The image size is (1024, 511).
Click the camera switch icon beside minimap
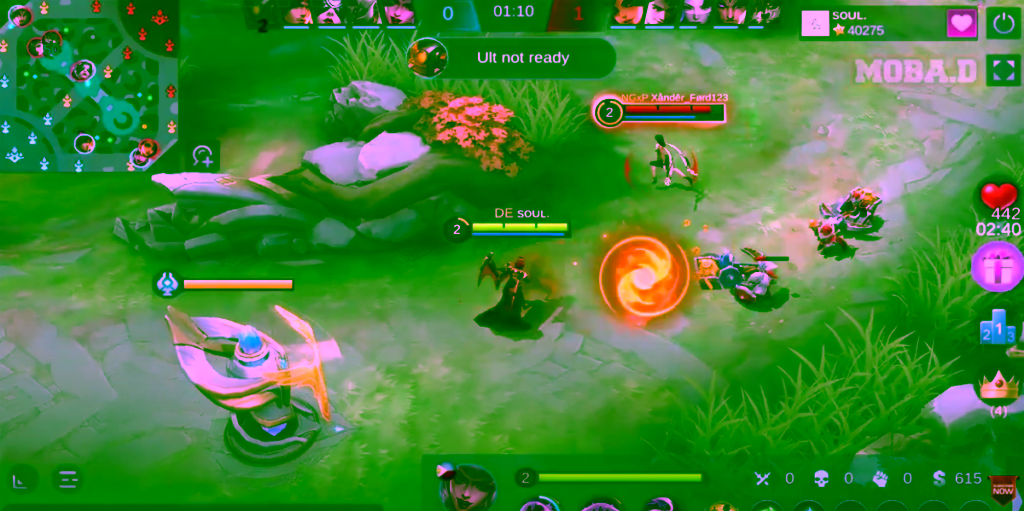click(203, 156)
